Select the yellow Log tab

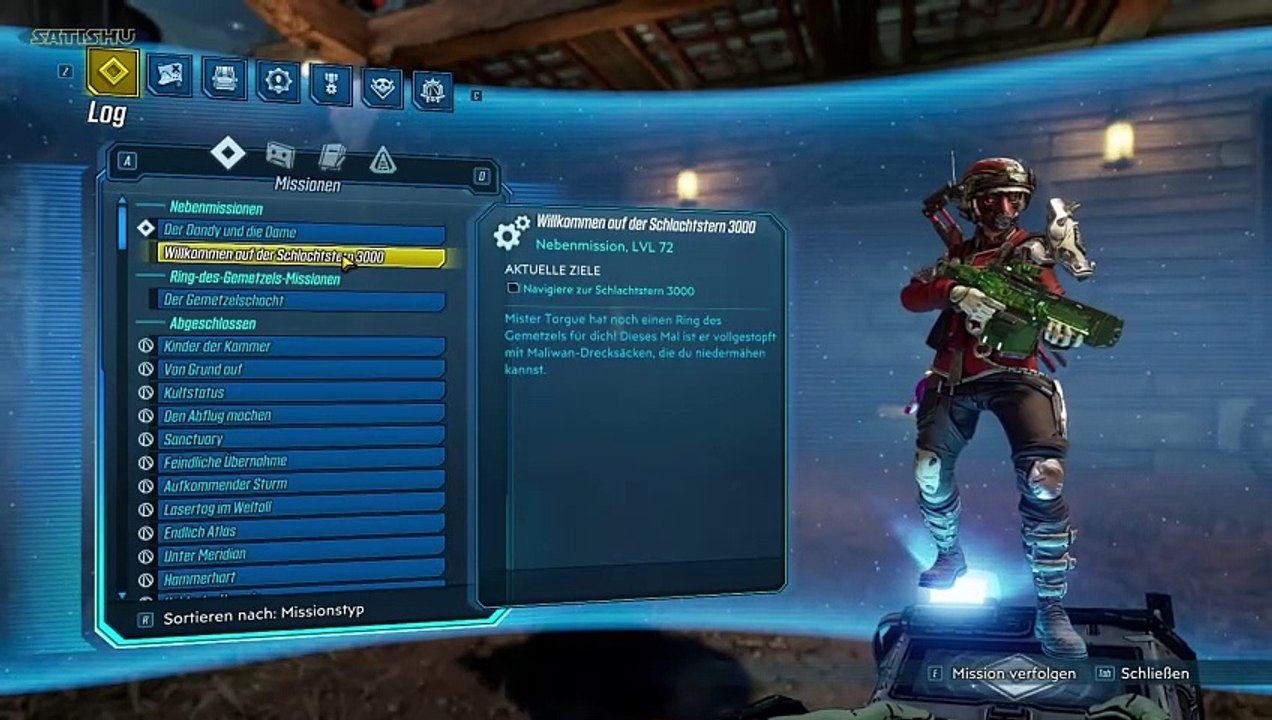click(x=112, y=72)
